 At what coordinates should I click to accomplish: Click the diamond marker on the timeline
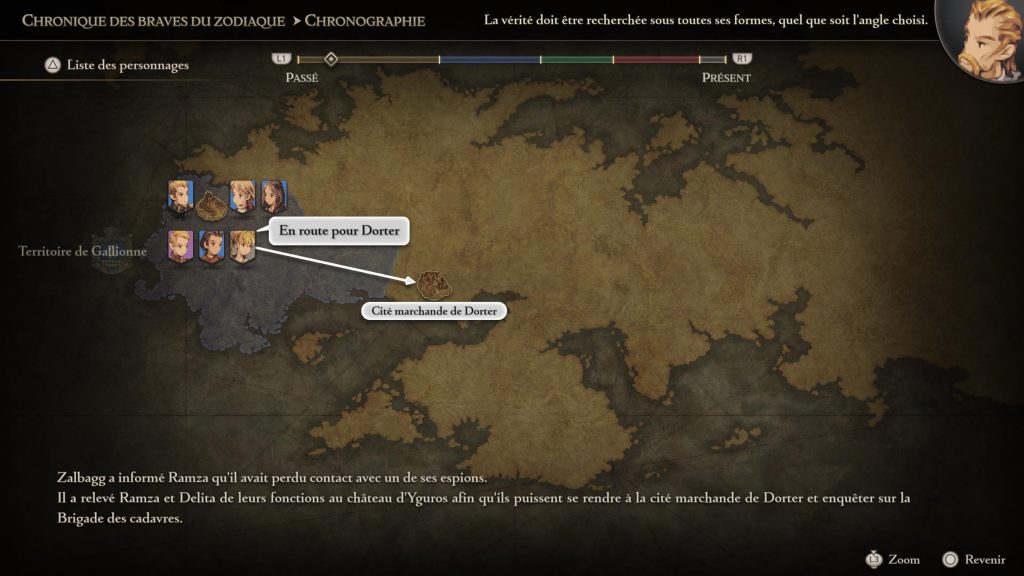[331, 60]
